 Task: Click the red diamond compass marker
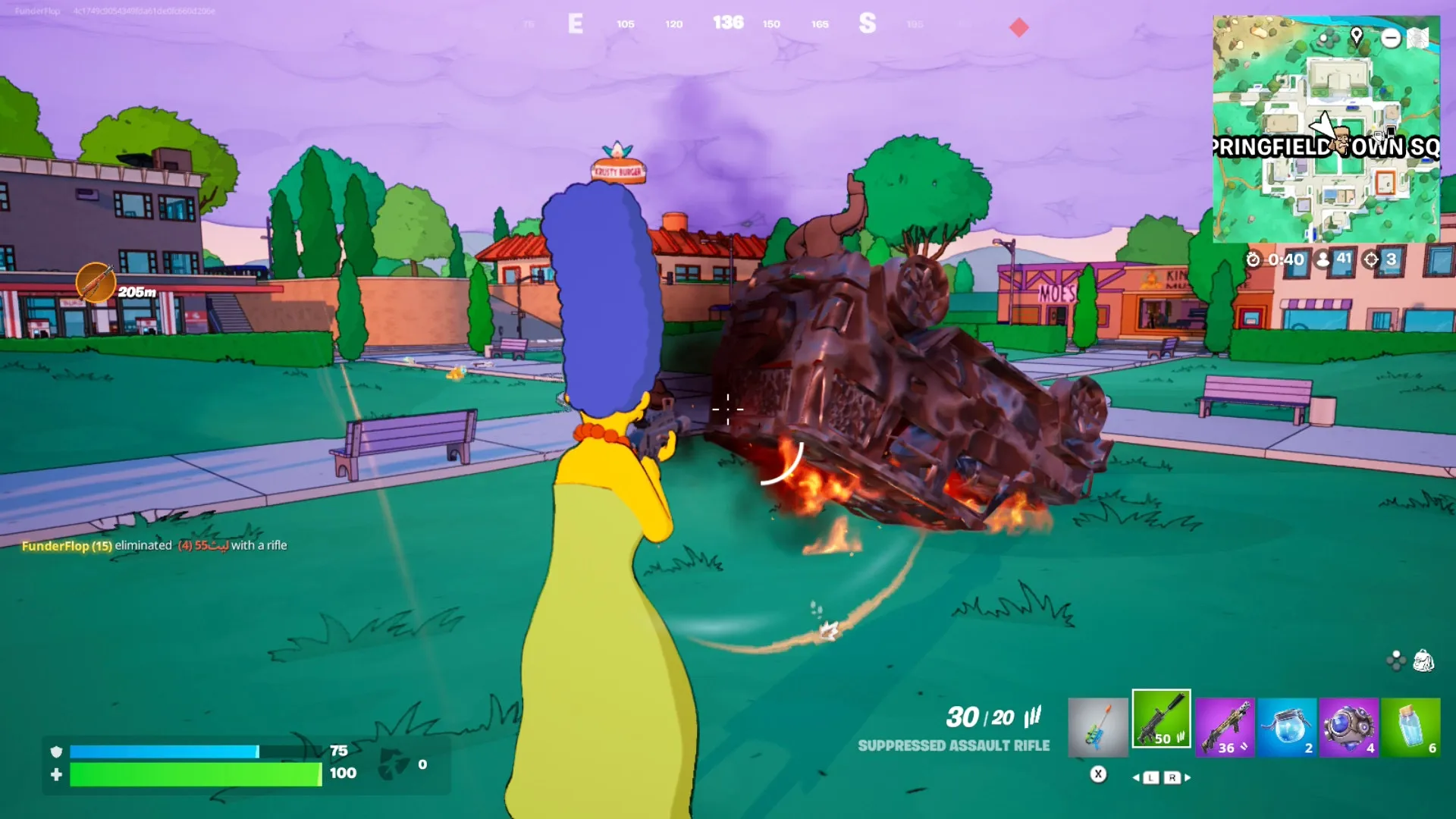coord(1019,28)
